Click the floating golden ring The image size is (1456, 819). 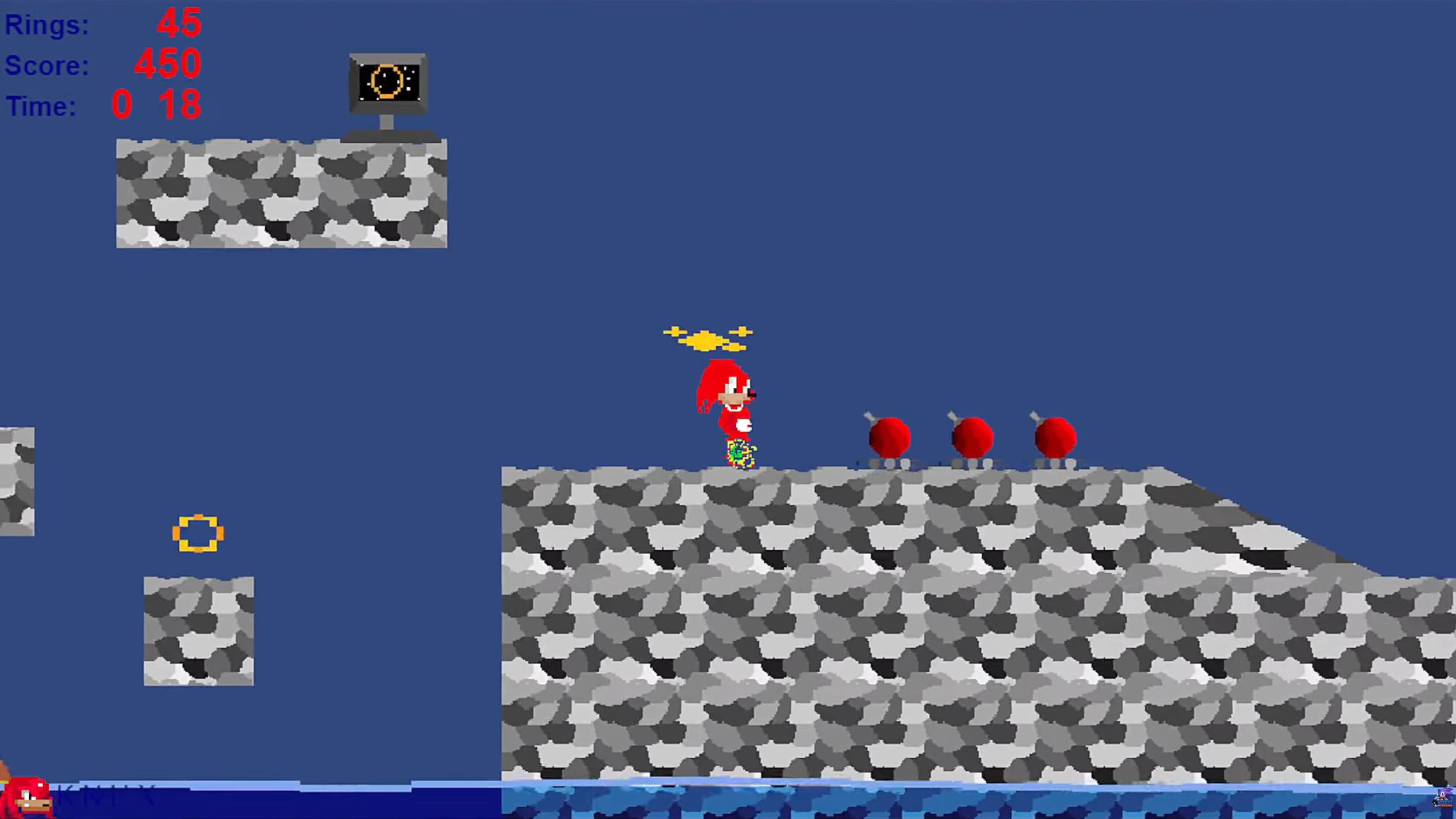pyautogui.click(x=199, y=534)
